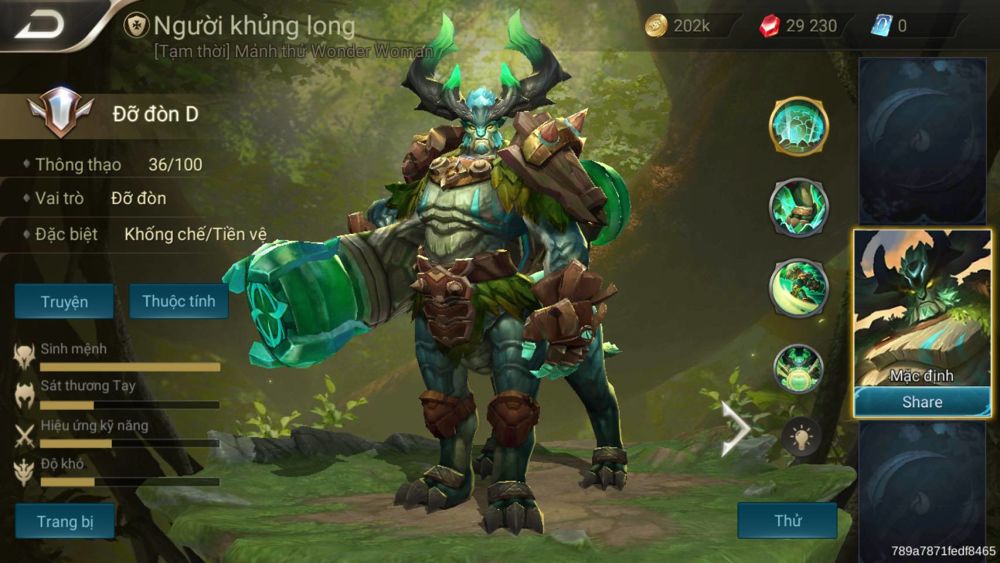Image resolution: width=1000 pixels, height=563 pixels.
Task: Share the Mặc định skin
Action: click(921, 402)
